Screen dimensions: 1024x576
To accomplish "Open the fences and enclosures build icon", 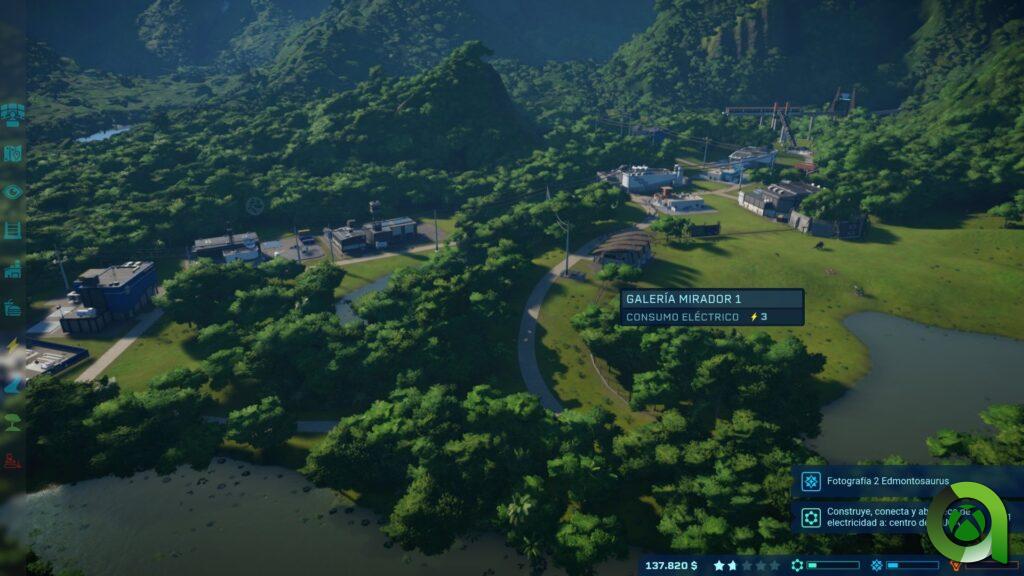I will click(13, 230).
